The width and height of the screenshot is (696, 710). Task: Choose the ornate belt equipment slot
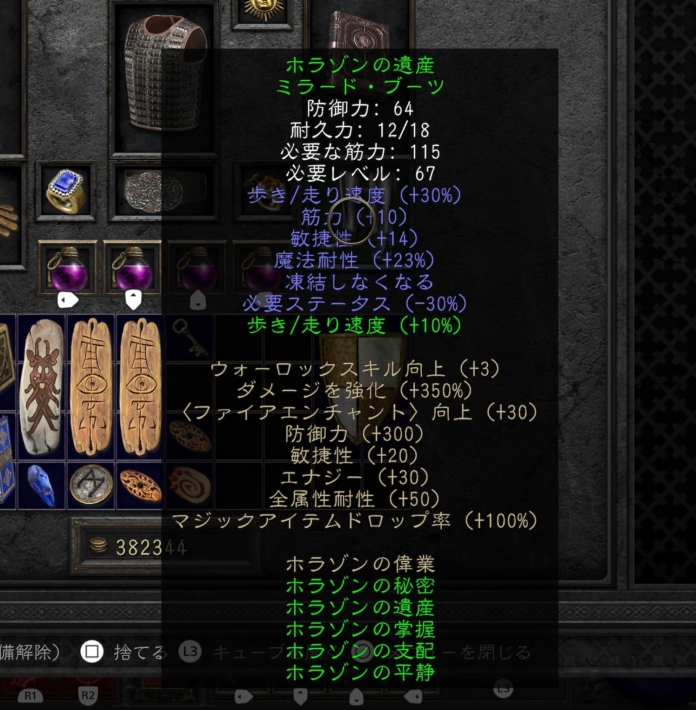click(x=153, y=190)
